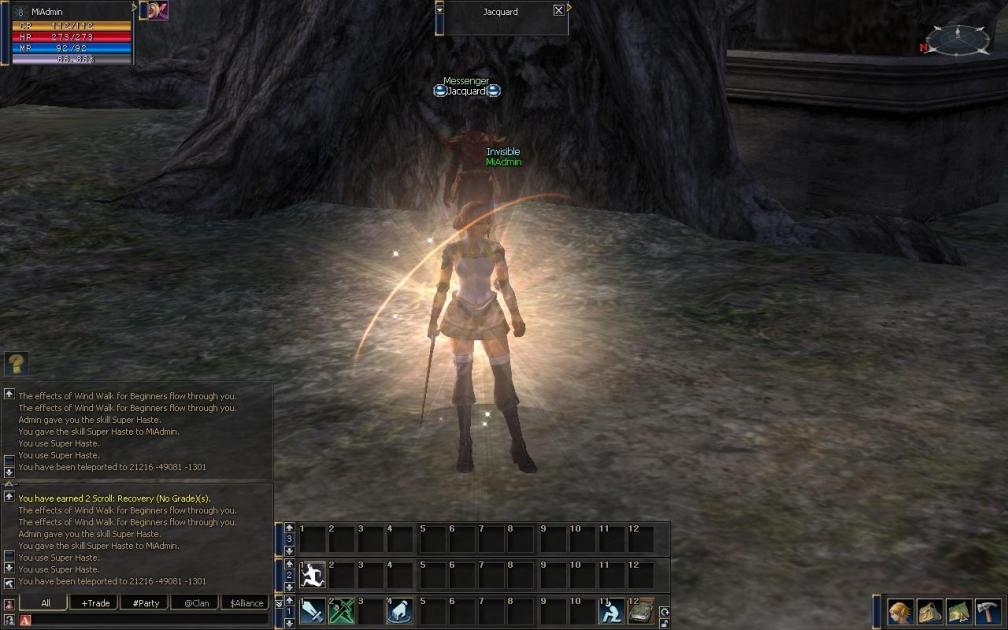Open the +Trade chat tab
This screenshot has width=1008, height=630.
click(96, 603)
